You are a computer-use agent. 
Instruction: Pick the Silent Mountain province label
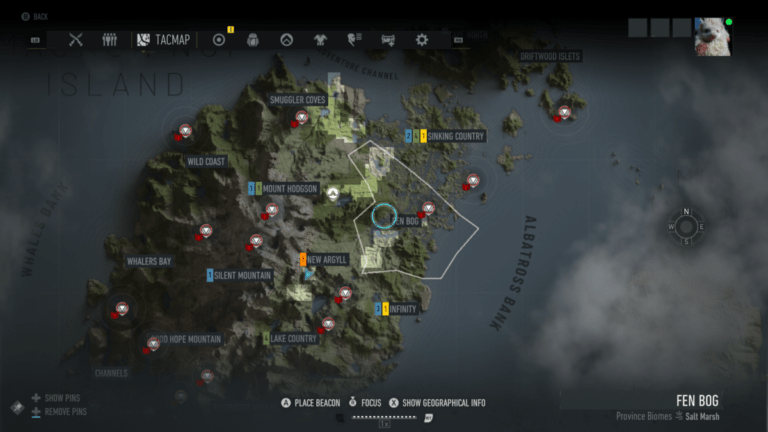[x=242, y=275]
